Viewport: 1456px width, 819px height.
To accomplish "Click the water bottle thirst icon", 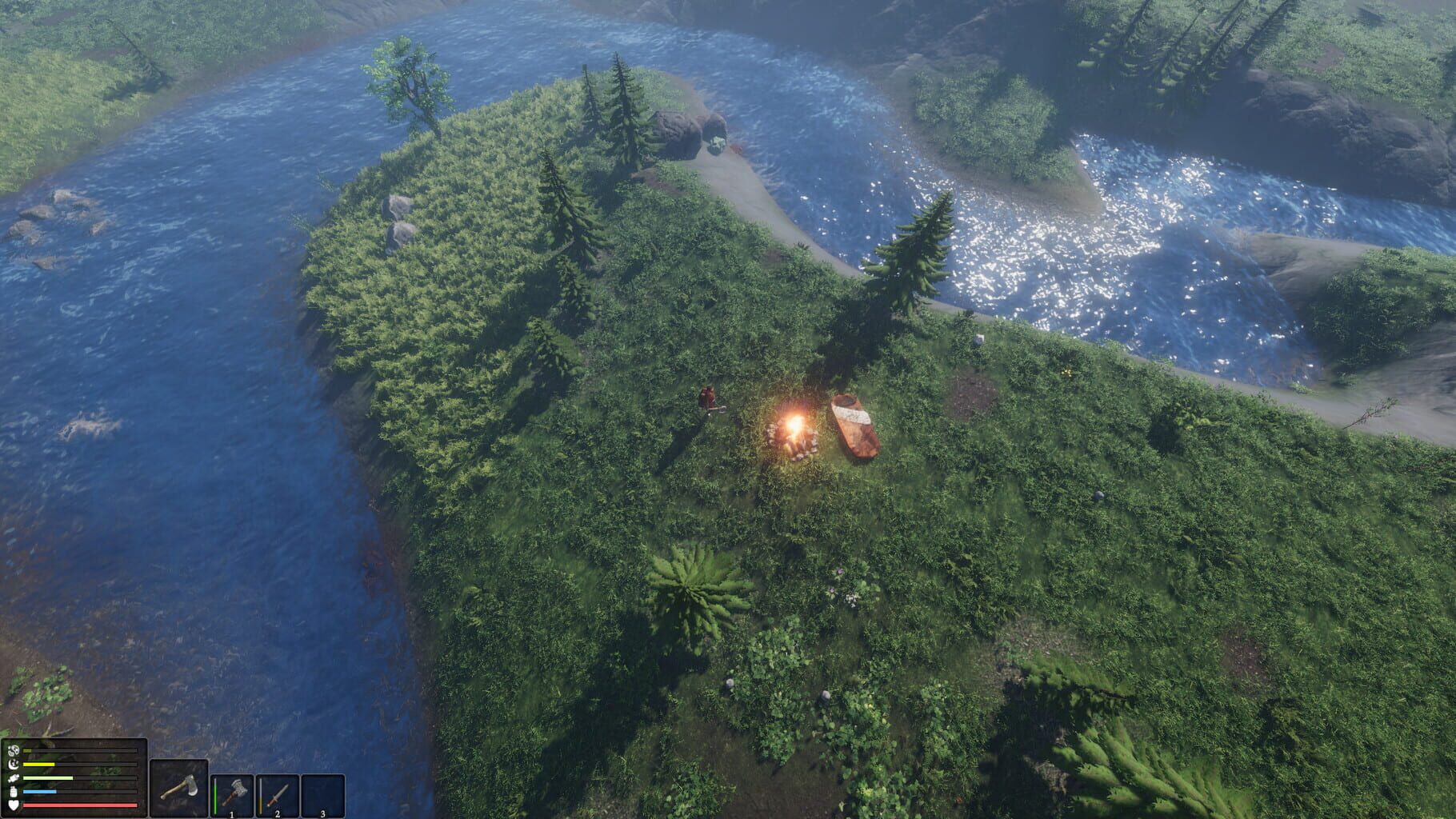I will [x=13, y=791].
